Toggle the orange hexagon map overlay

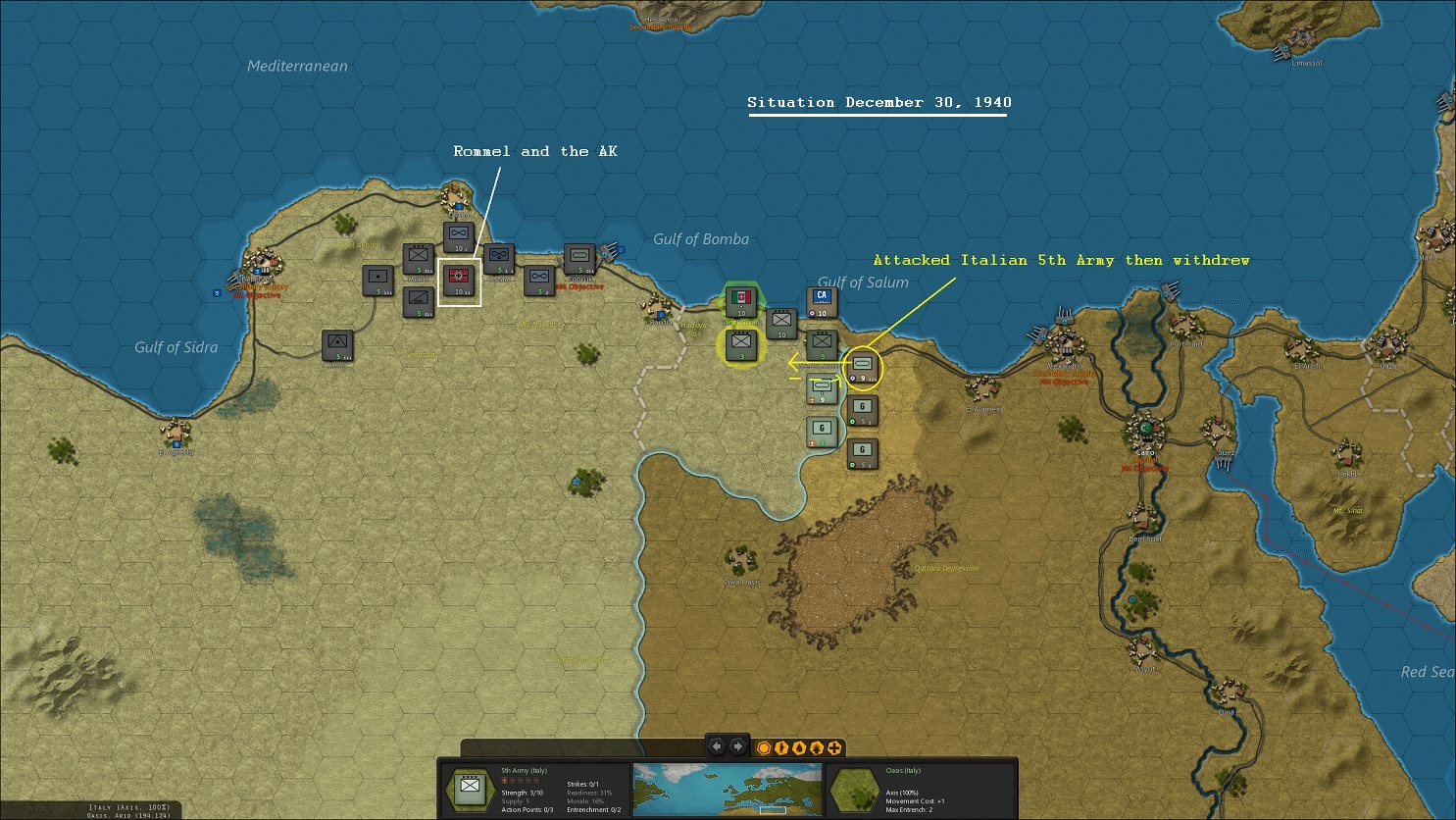[x=764, y=748]
